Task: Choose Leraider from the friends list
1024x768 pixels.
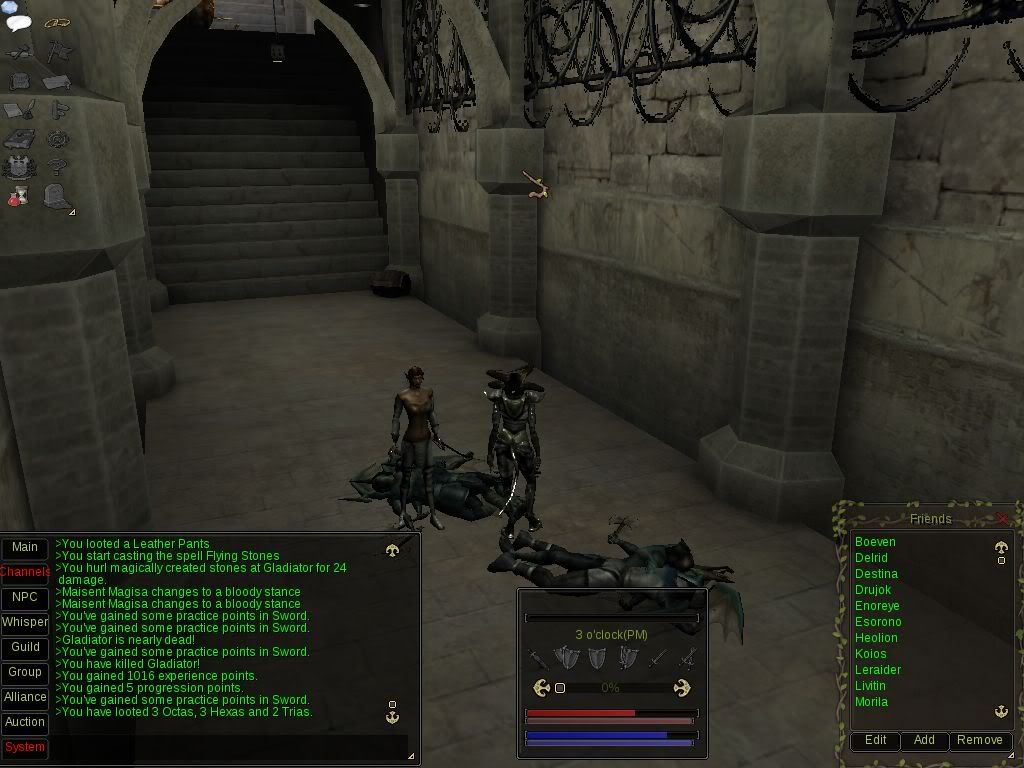Action: 878,670
